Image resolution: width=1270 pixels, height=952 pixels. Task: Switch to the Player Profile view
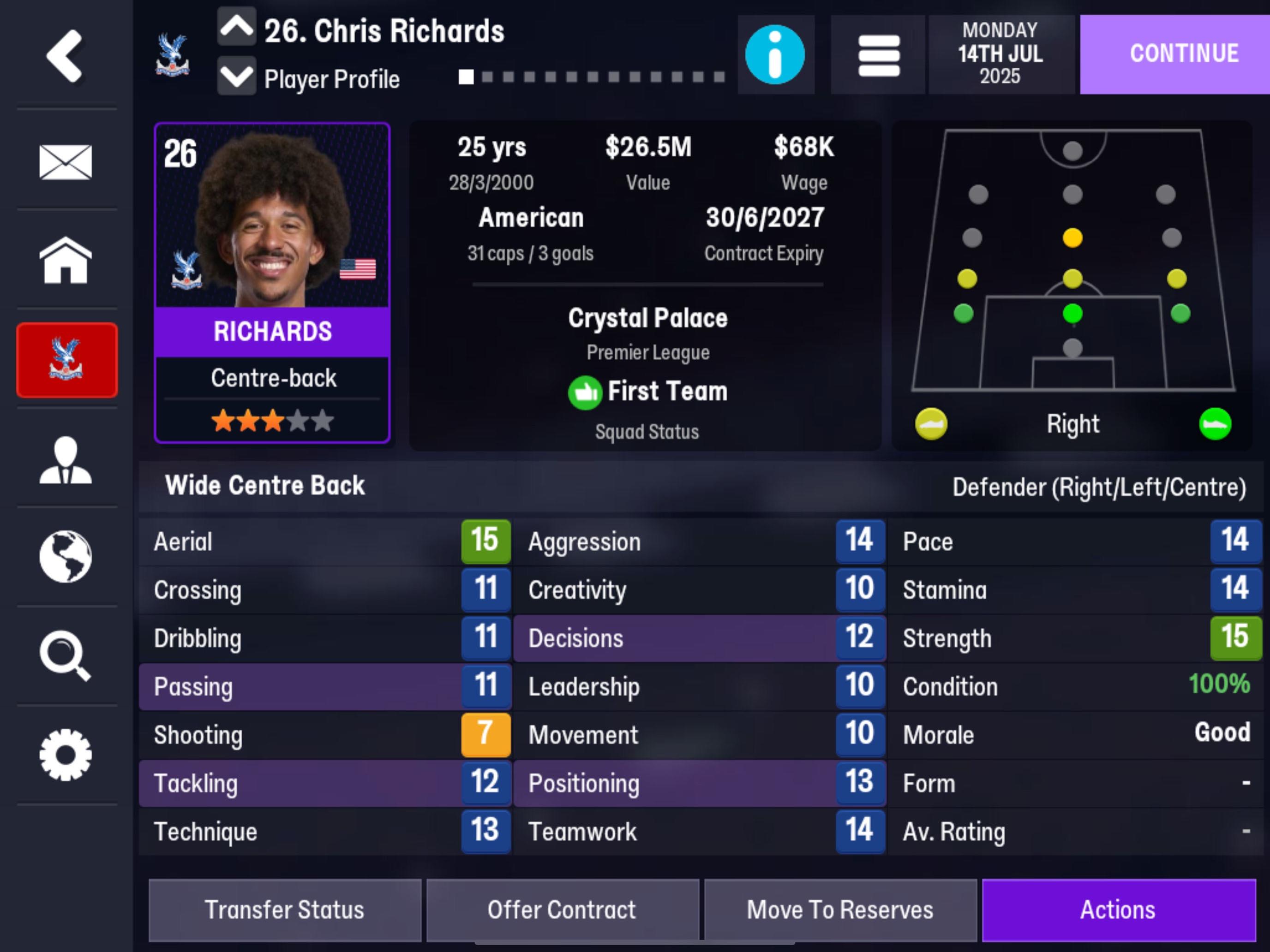(332, 80)
